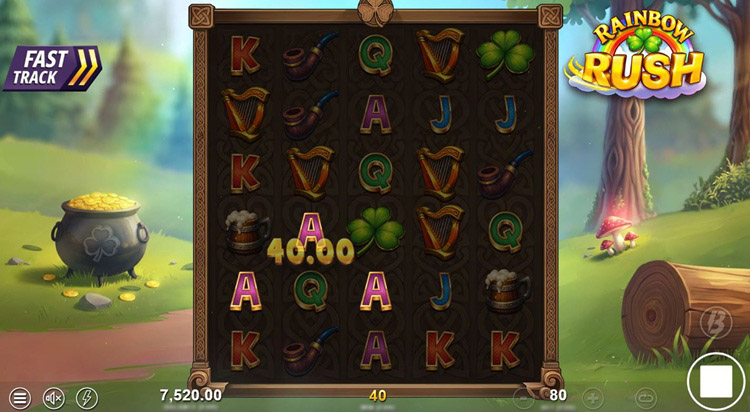This screenshot has height=412, width=750.
Task: Activate the lightning bolt turbo spin
Action: click(87, 396)
